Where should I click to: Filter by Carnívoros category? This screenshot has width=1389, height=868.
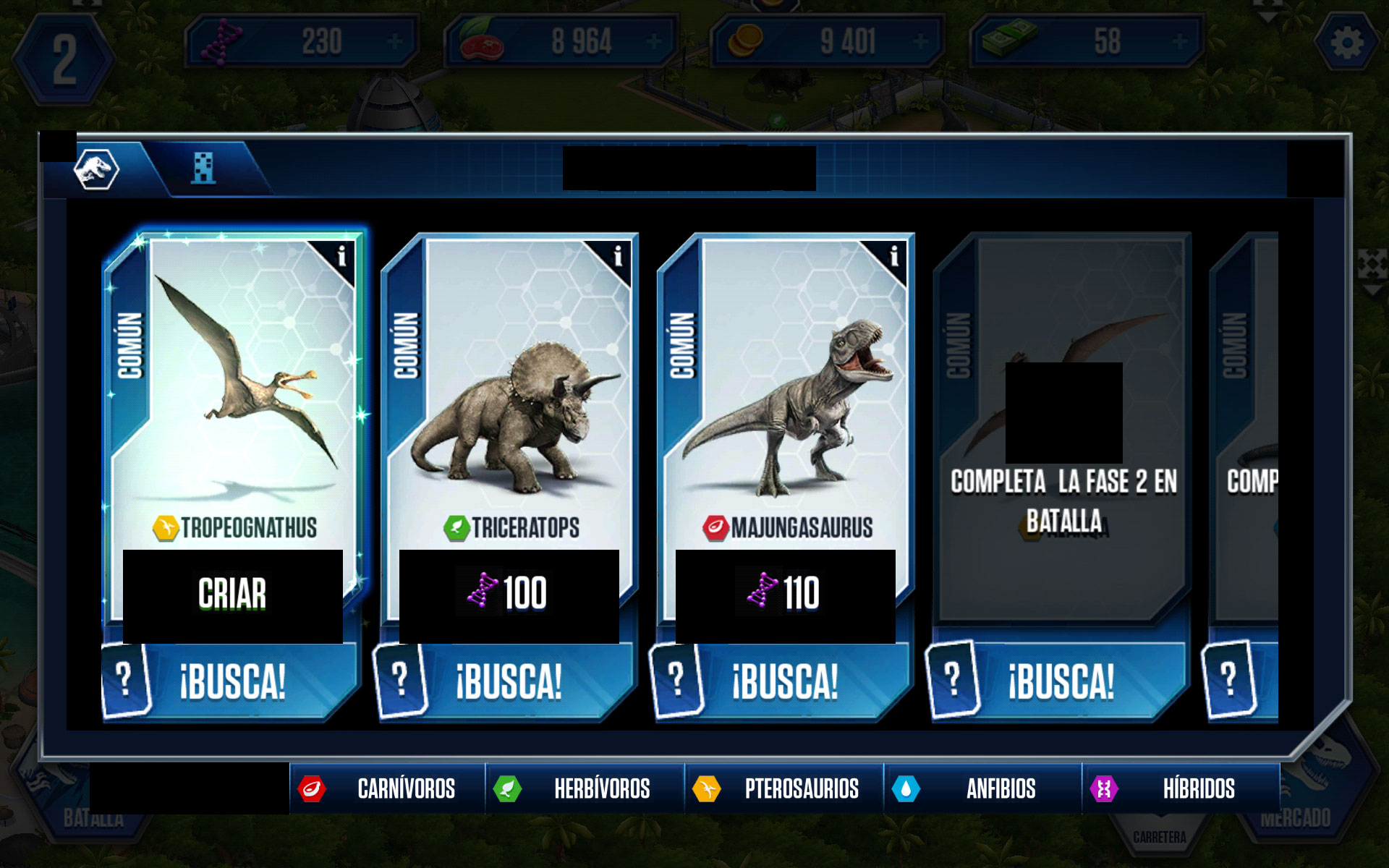[x=387, y=788]
